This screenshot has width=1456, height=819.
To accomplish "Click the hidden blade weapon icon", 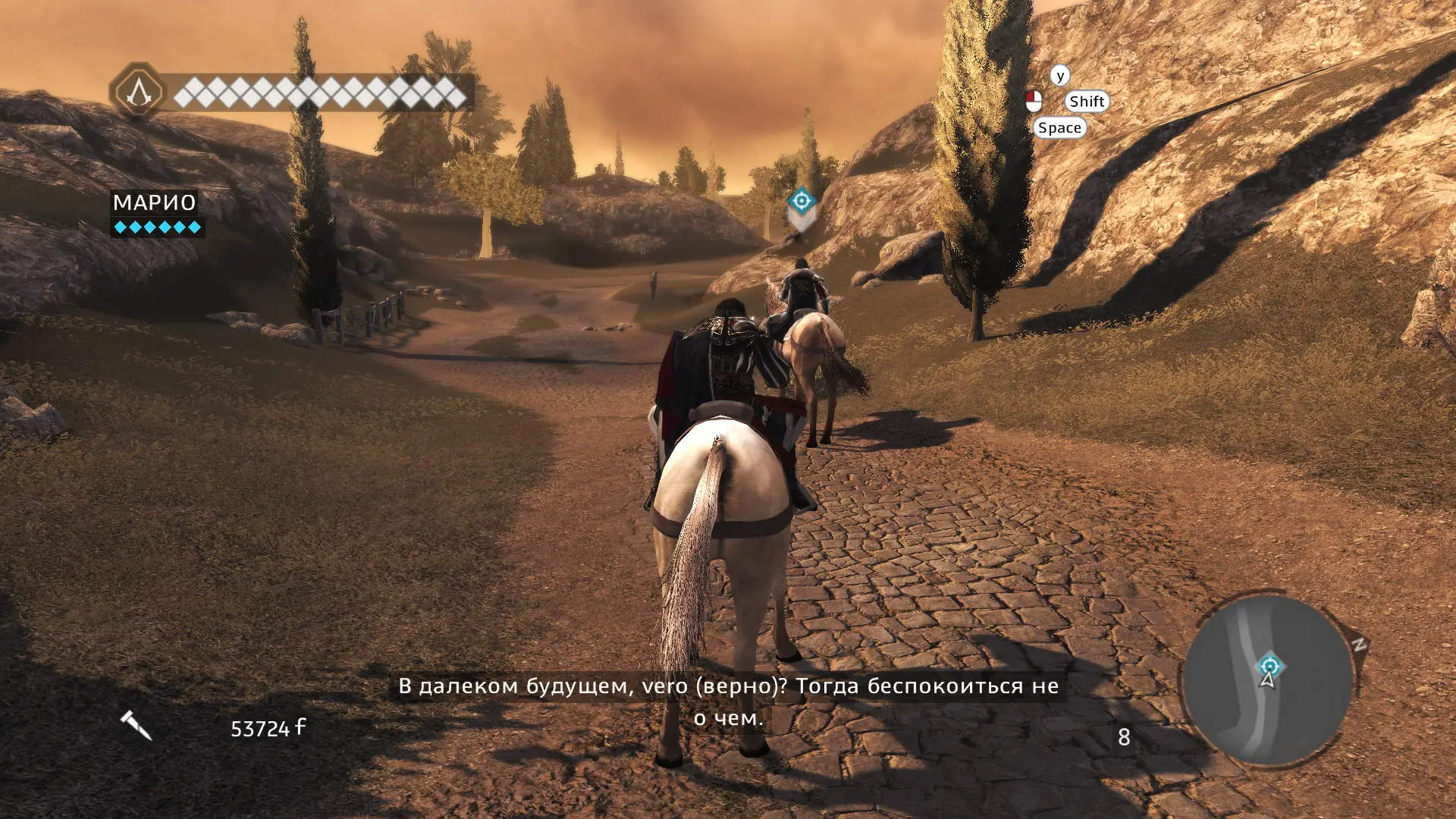I will [x=136, y=726].
